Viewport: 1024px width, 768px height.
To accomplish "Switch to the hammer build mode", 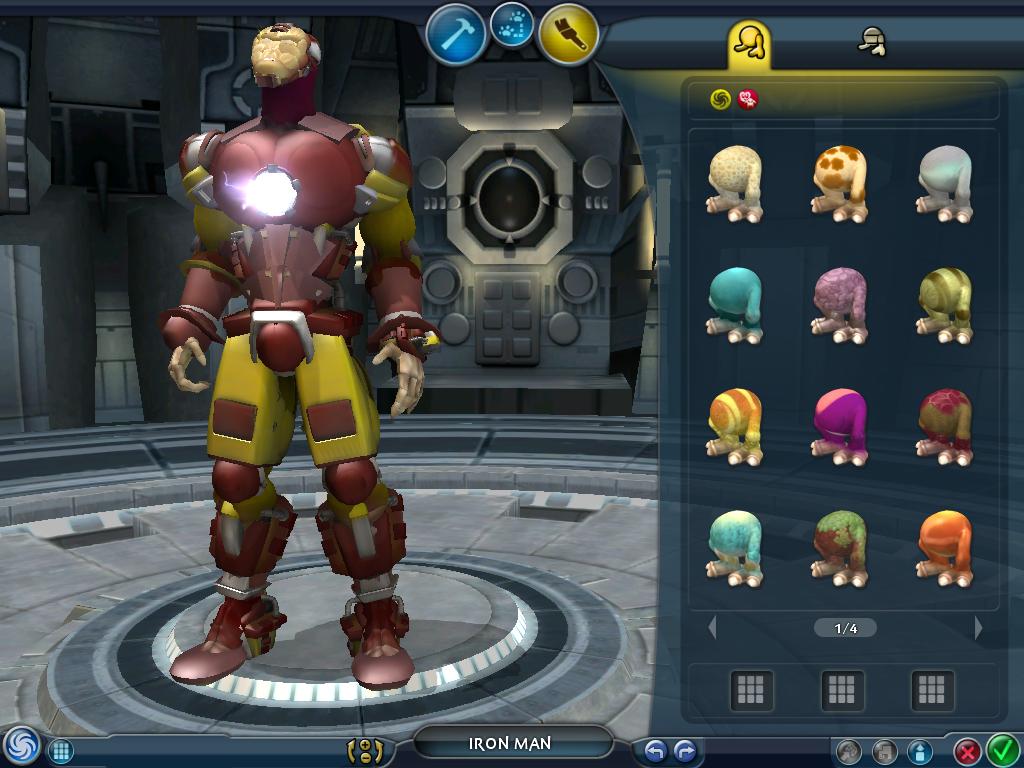I will [x=455, y=33].
